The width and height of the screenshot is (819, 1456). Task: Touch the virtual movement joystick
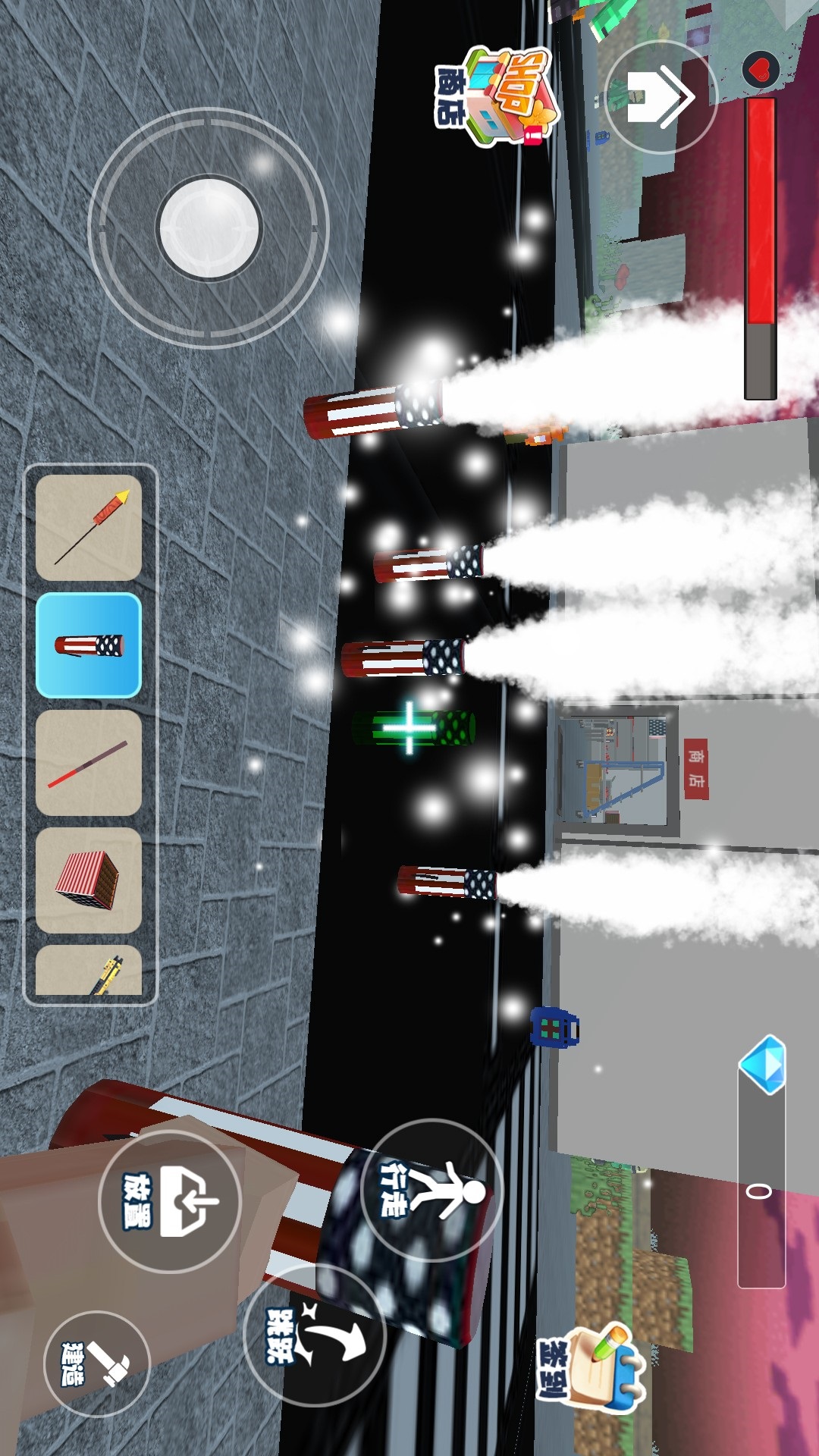(209, 227)
